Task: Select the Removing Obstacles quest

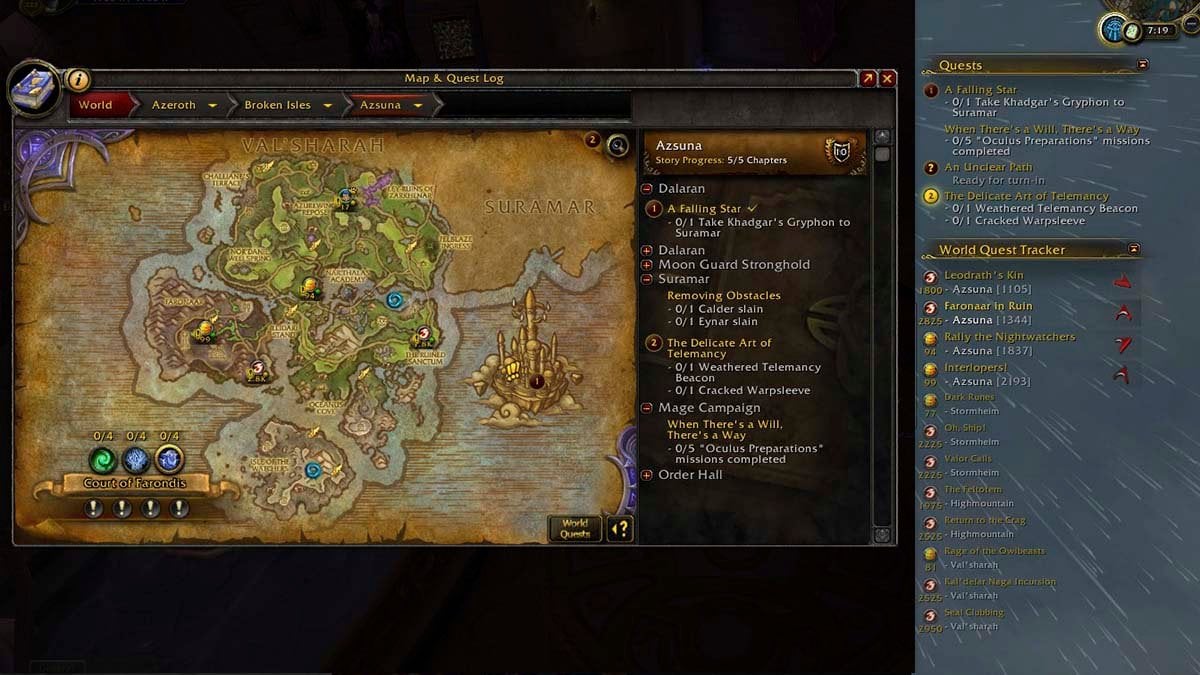Action: tap(723, 296)
